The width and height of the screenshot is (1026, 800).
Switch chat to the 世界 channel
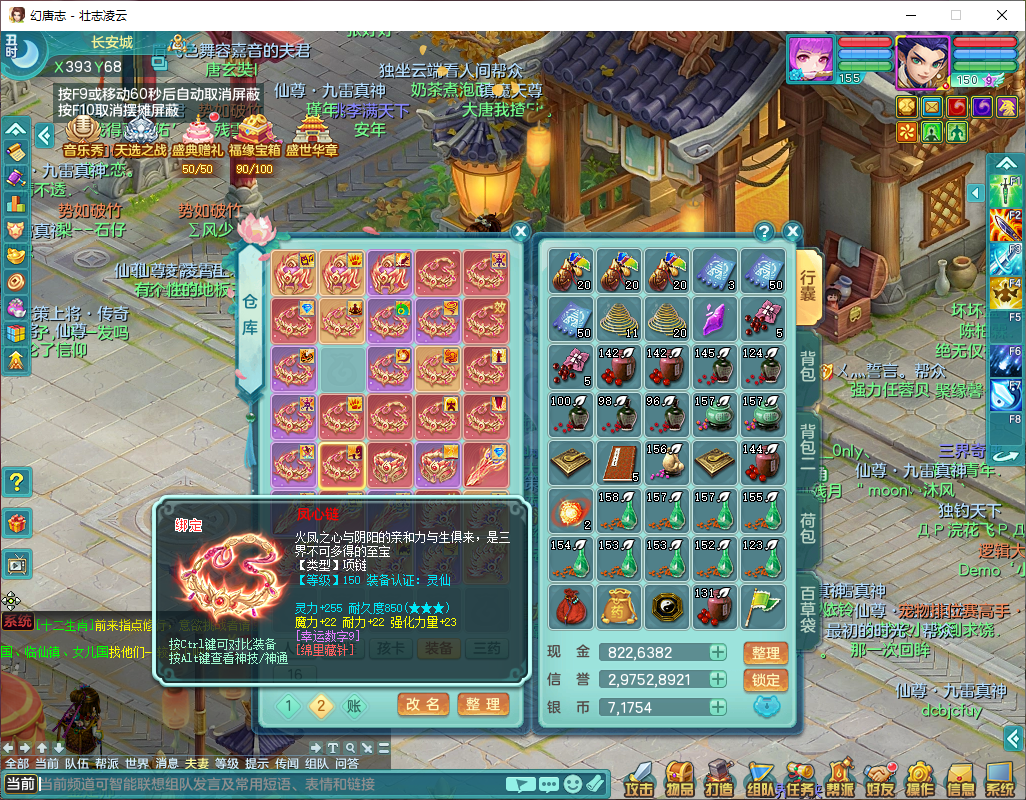click(x=137, y=763)
